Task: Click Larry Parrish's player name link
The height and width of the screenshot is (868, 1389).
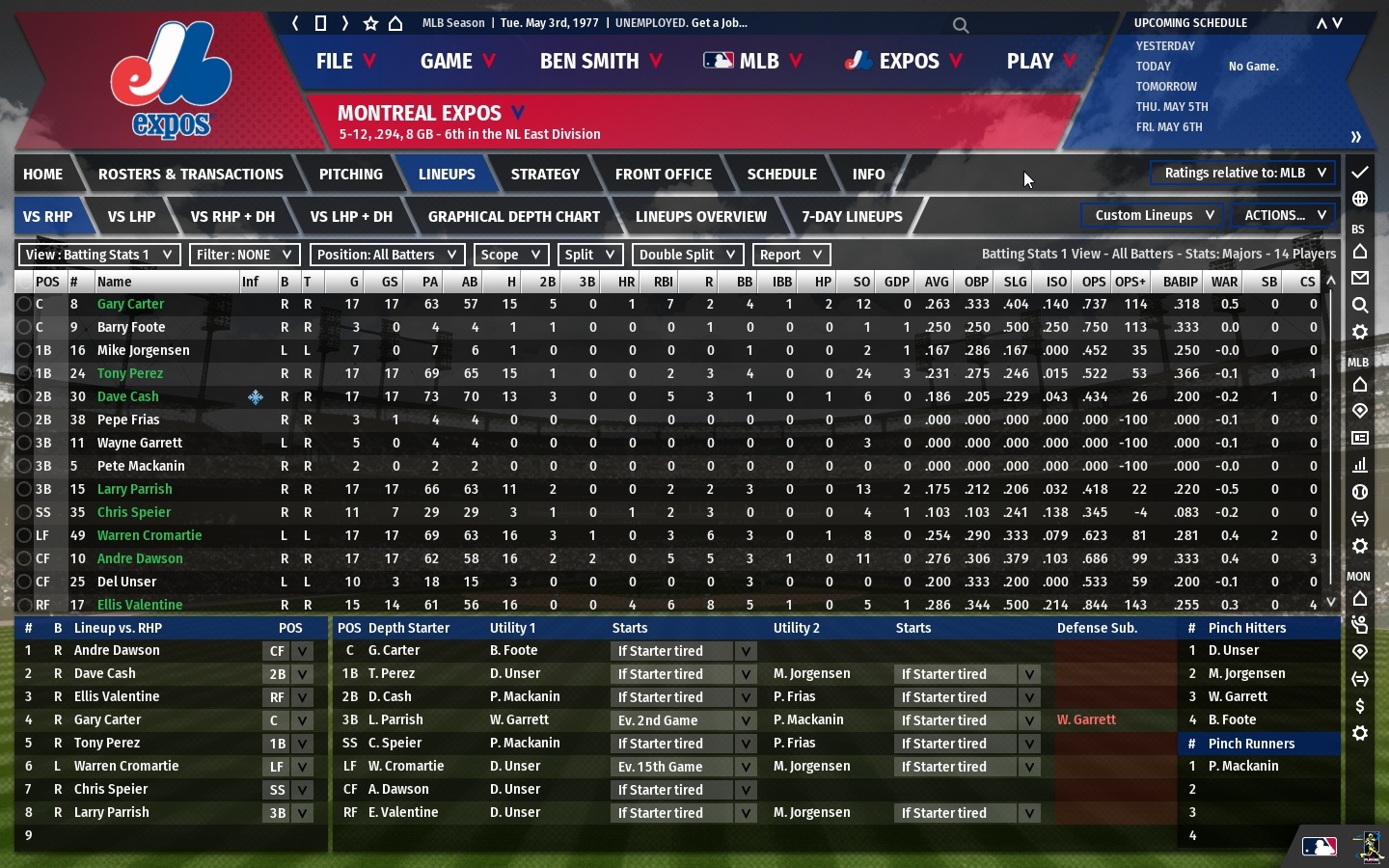Action: (x=134, y=489)
